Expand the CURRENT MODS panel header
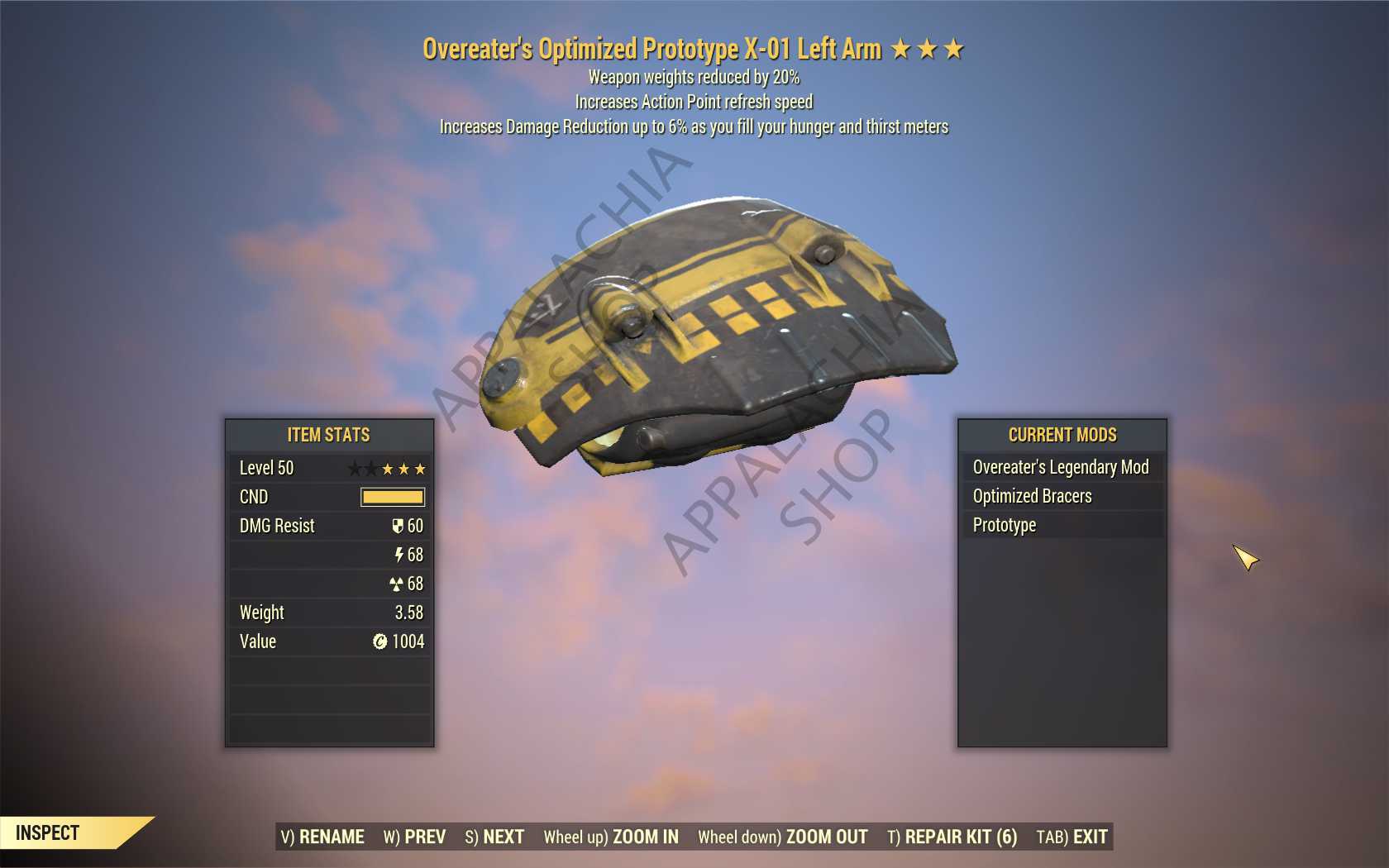Image resolution: width=1389 pixels, height=868 pixels. point(1061,435)
